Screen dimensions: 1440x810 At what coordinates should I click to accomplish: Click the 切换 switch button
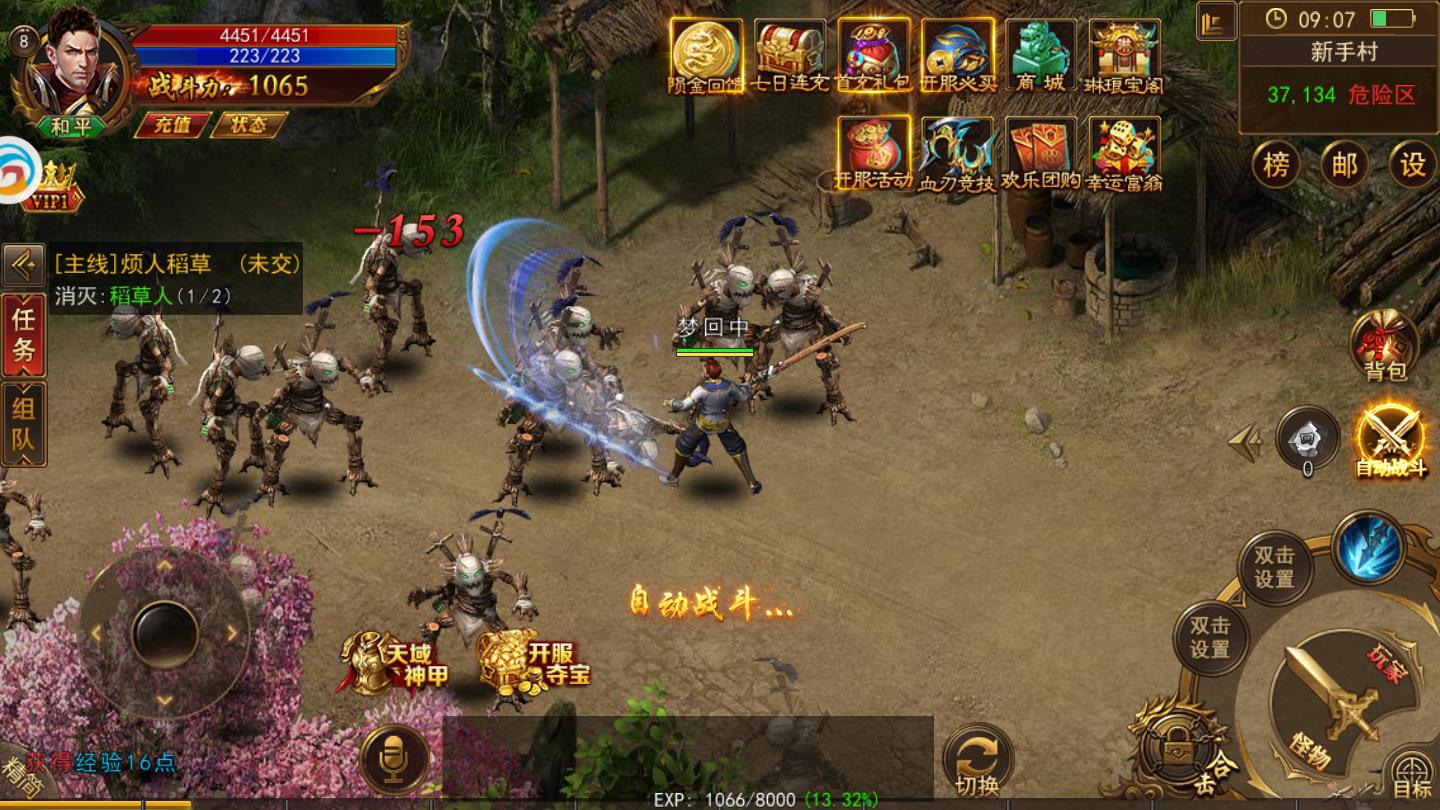[977, 761]
